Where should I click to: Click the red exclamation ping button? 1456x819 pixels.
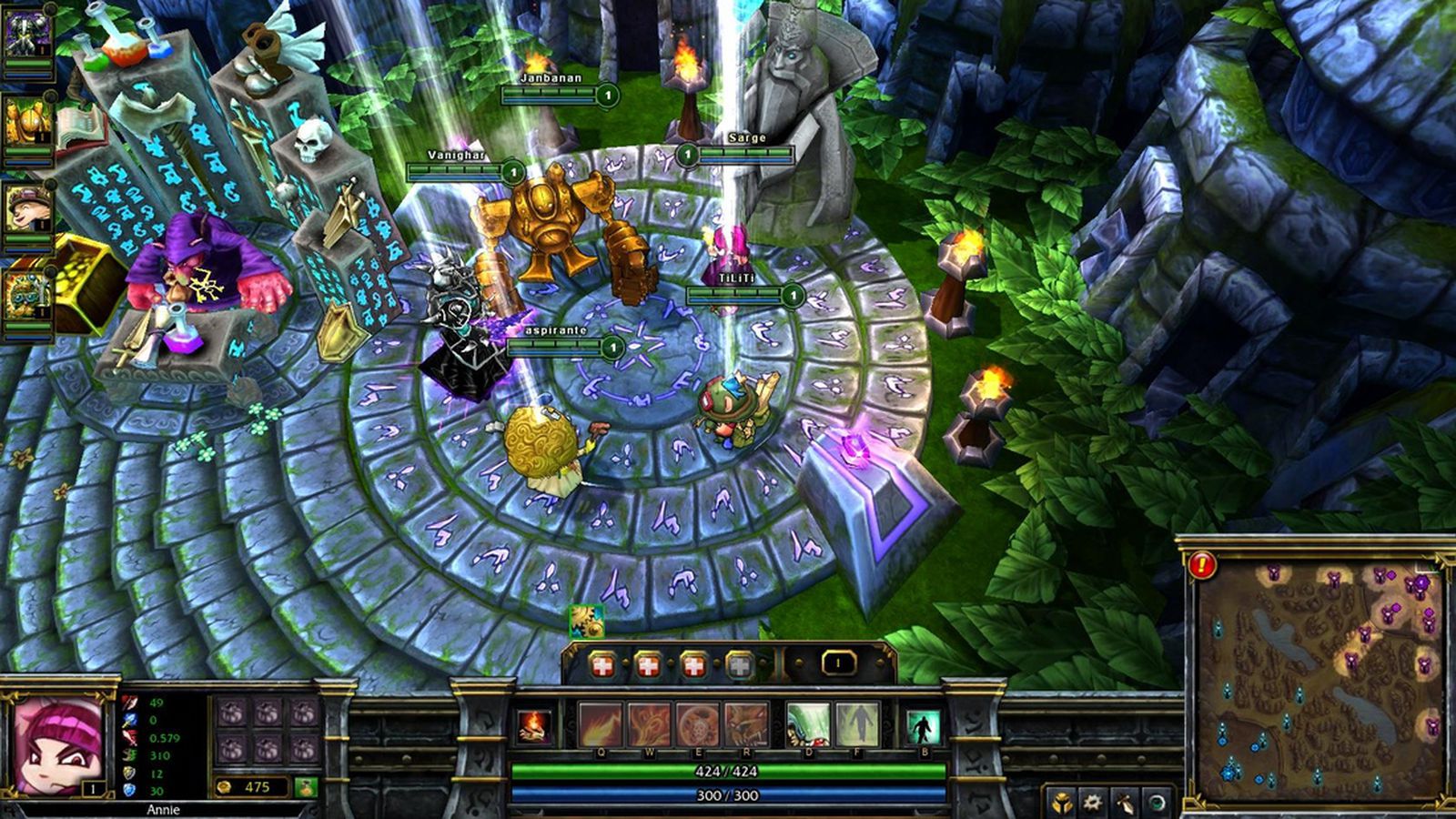(1202, 565)
